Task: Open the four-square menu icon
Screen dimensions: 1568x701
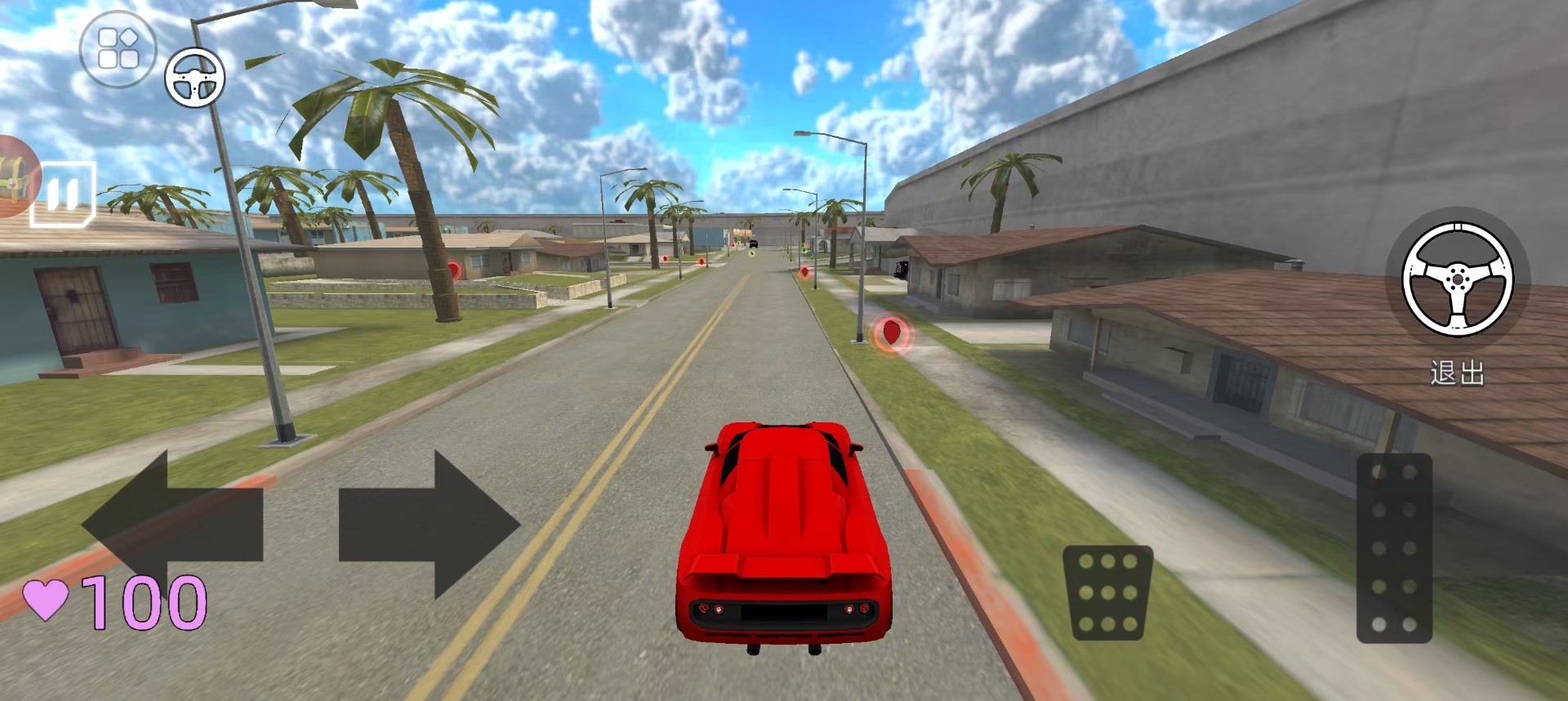Action: [118, 49]
